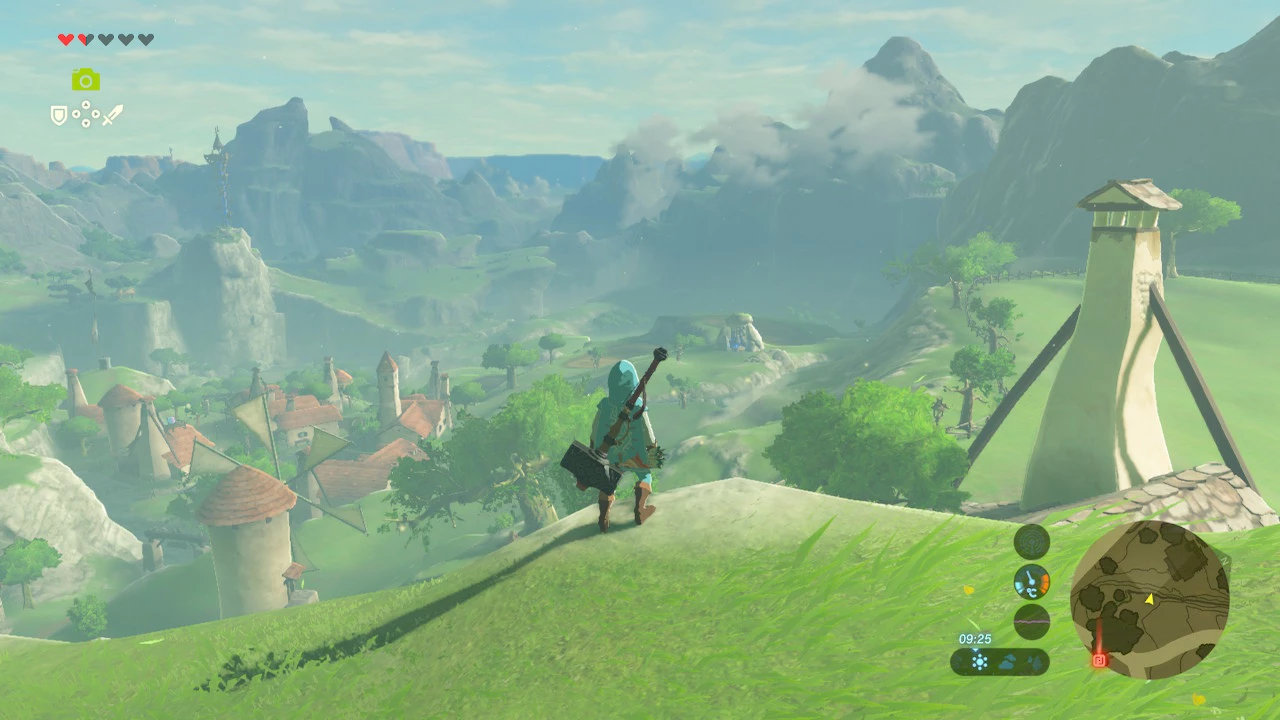Image resolution: width=1280 pixels, height=720 pixels.
Task: Click the circular minimap
Action: pos(1149,600)
